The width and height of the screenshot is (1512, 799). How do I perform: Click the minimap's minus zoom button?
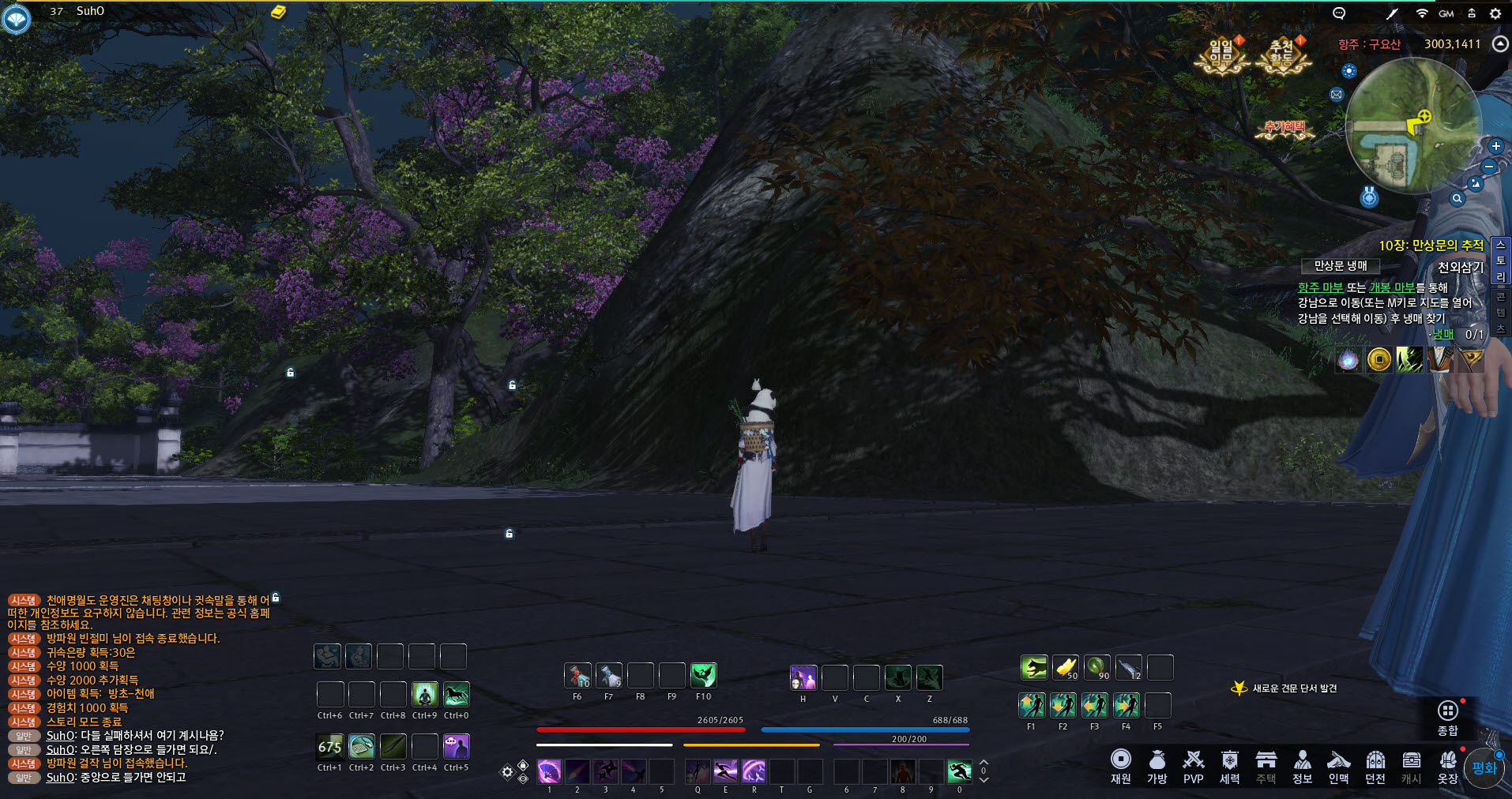pyautogui.click(x=1489, y=167)
